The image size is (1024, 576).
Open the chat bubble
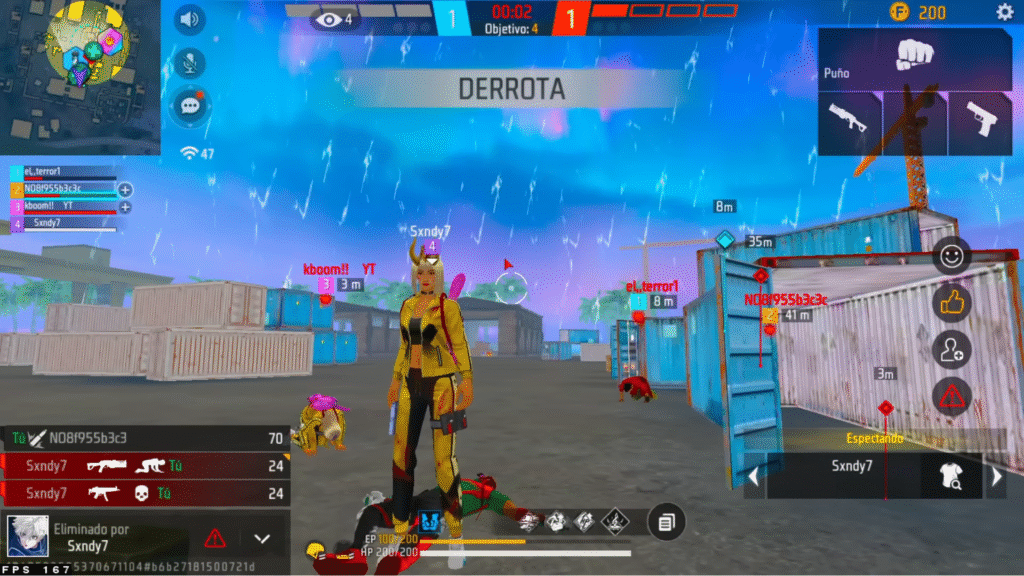tap(188, 105)
